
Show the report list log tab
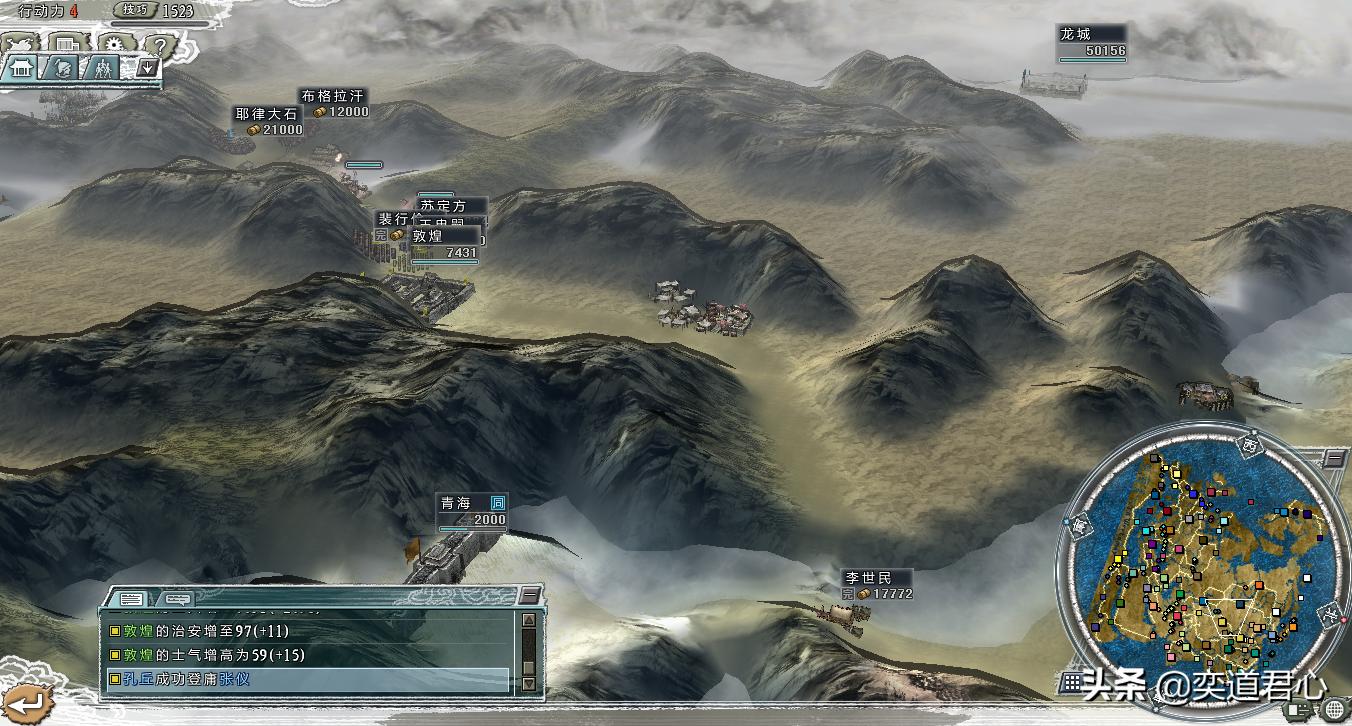click(131, 599)
